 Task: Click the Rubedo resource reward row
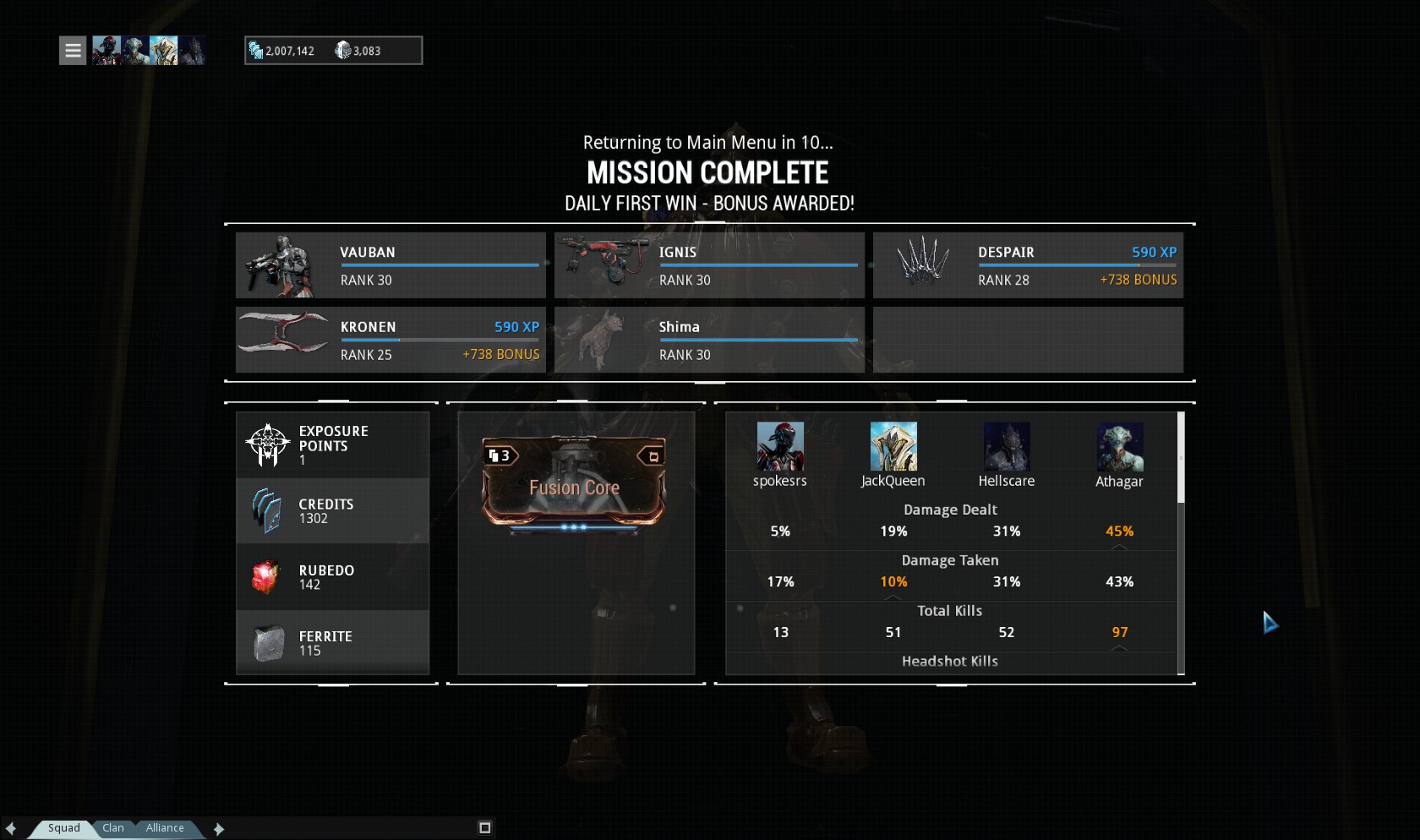pos(332,577)
